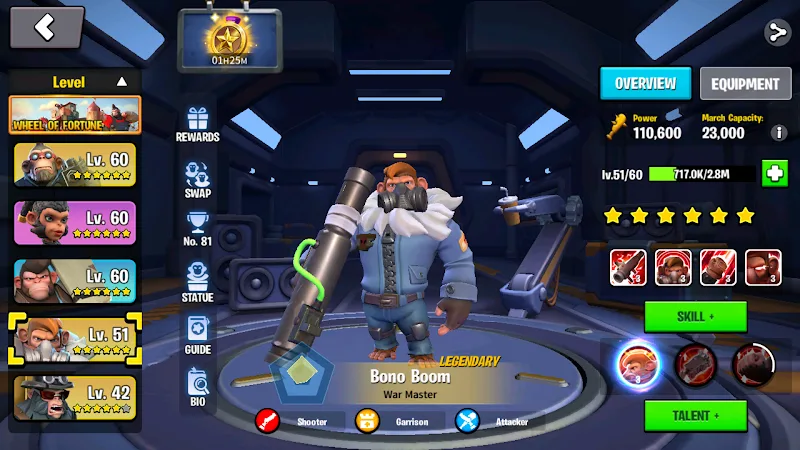Open the hero Guide
The image size is (800, 450).
tap(197, 334)
